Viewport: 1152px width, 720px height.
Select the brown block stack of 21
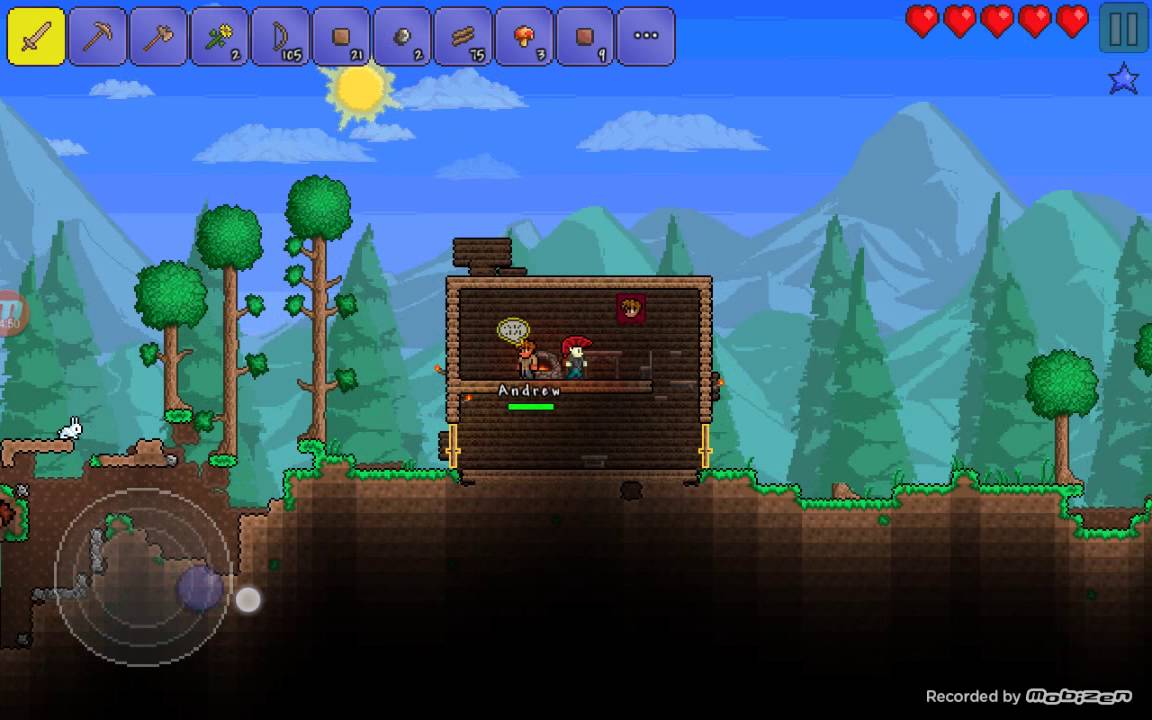click(x=342, y=37)
